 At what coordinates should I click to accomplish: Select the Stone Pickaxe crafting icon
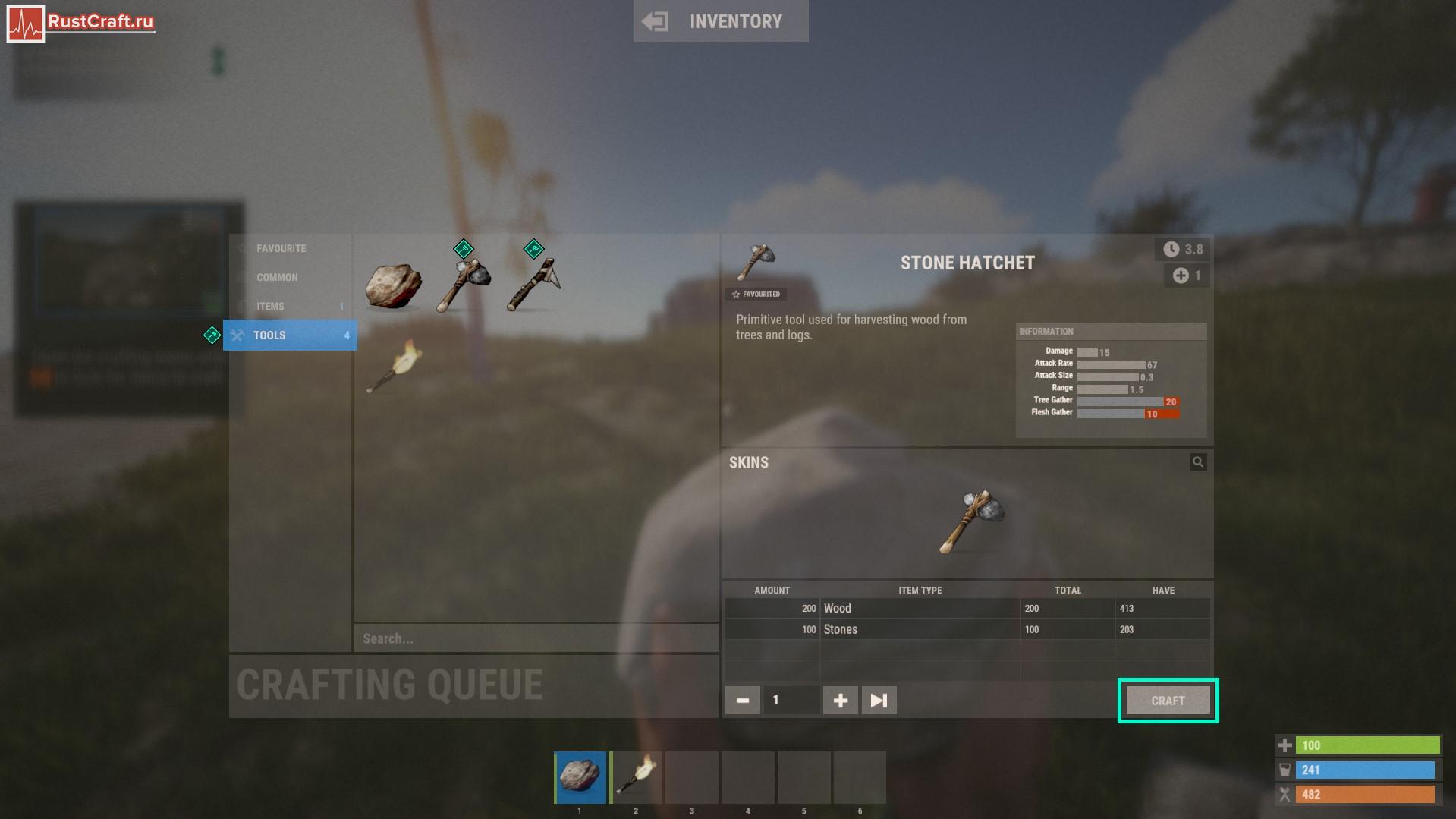[x=533, y=282]
